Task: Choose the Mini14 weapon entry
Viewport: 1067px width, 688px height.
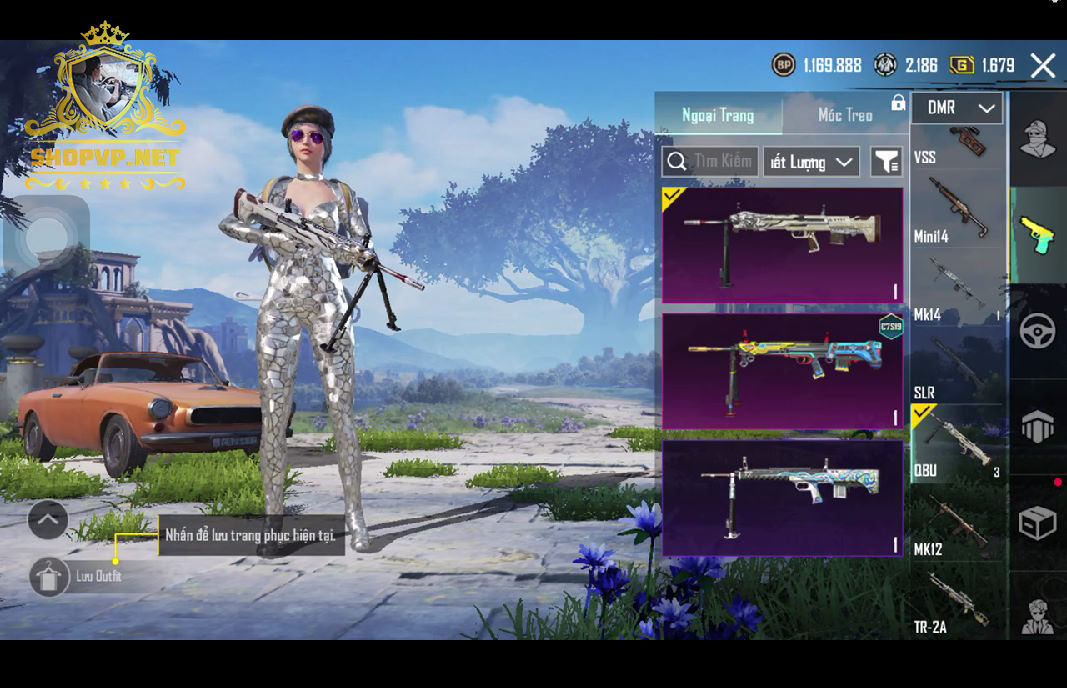Action: 957,210
